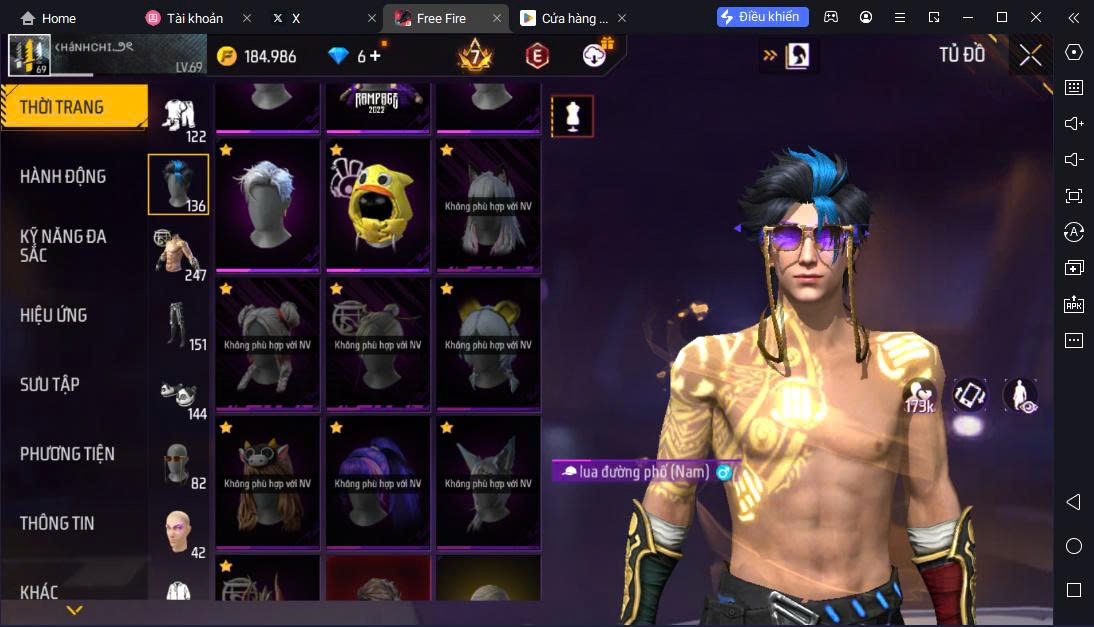
Task: Add diamonds using the plus button
Action: pyautogui.click(x=375, y=56)
